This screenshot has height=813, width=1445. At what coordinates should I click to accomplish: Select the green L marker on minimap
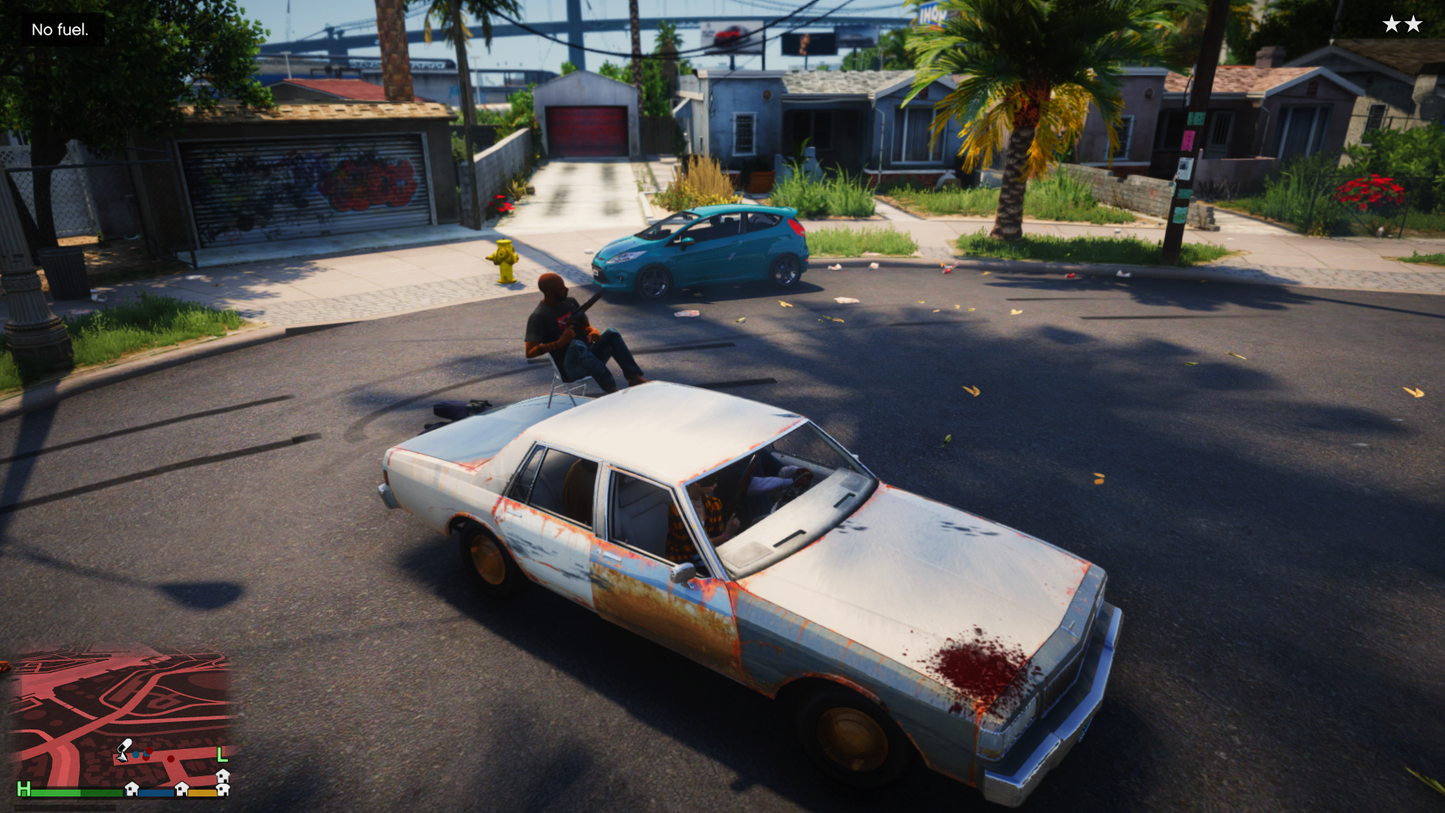[x=222, y=754]
